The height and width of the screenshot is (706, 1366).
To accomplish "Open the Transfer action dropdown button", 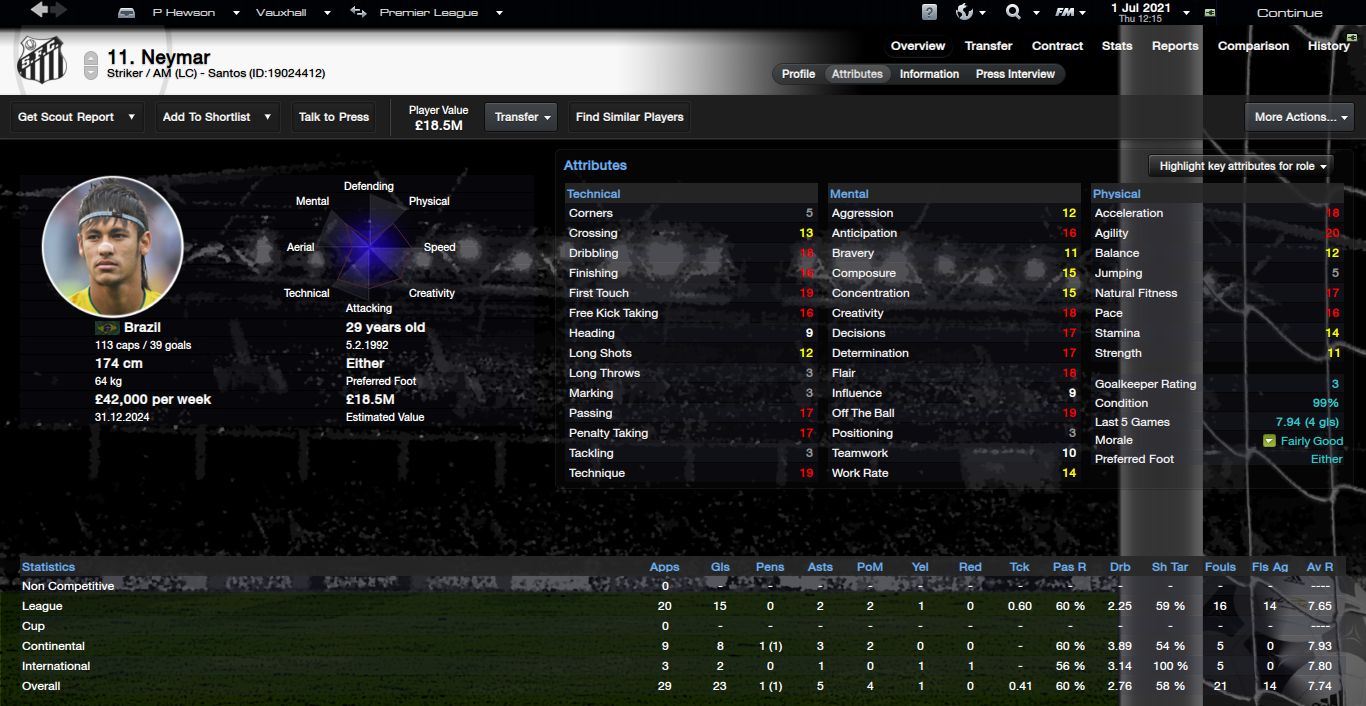I will (523, 117).
